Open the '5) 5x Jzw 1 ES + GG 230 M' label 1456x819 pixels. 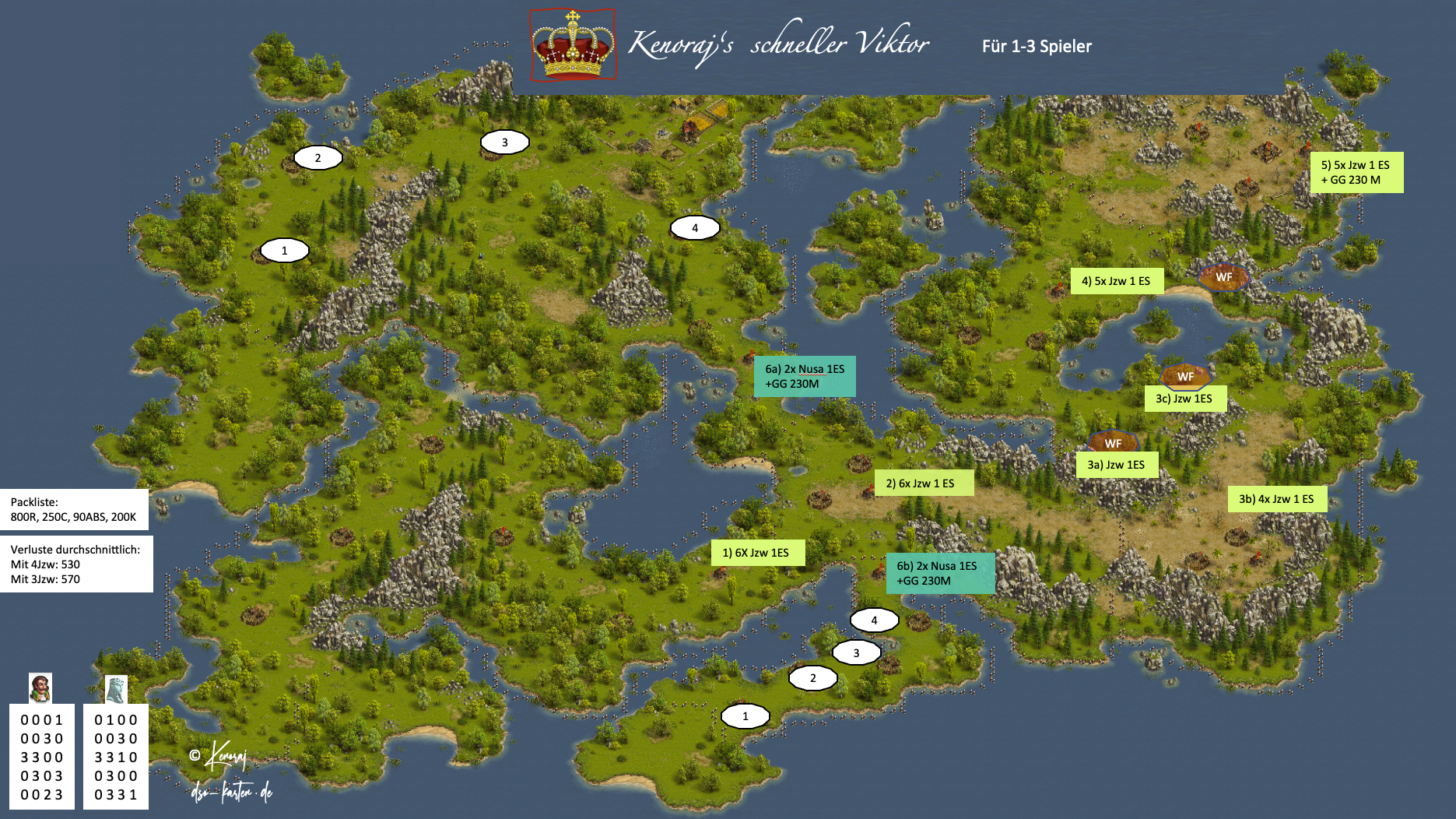1356,172
